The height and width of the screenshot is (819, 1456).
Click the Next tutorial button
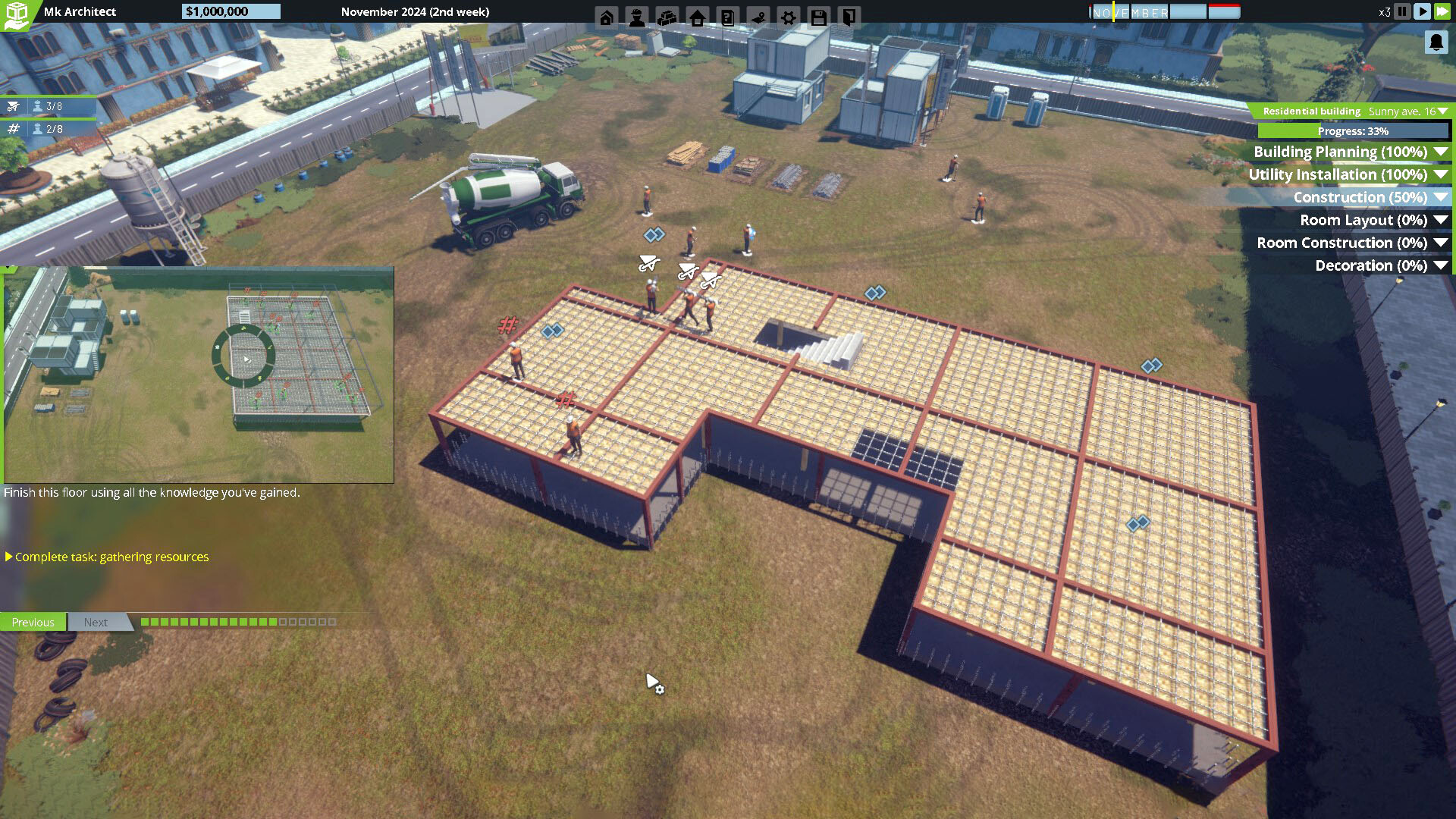96,622
